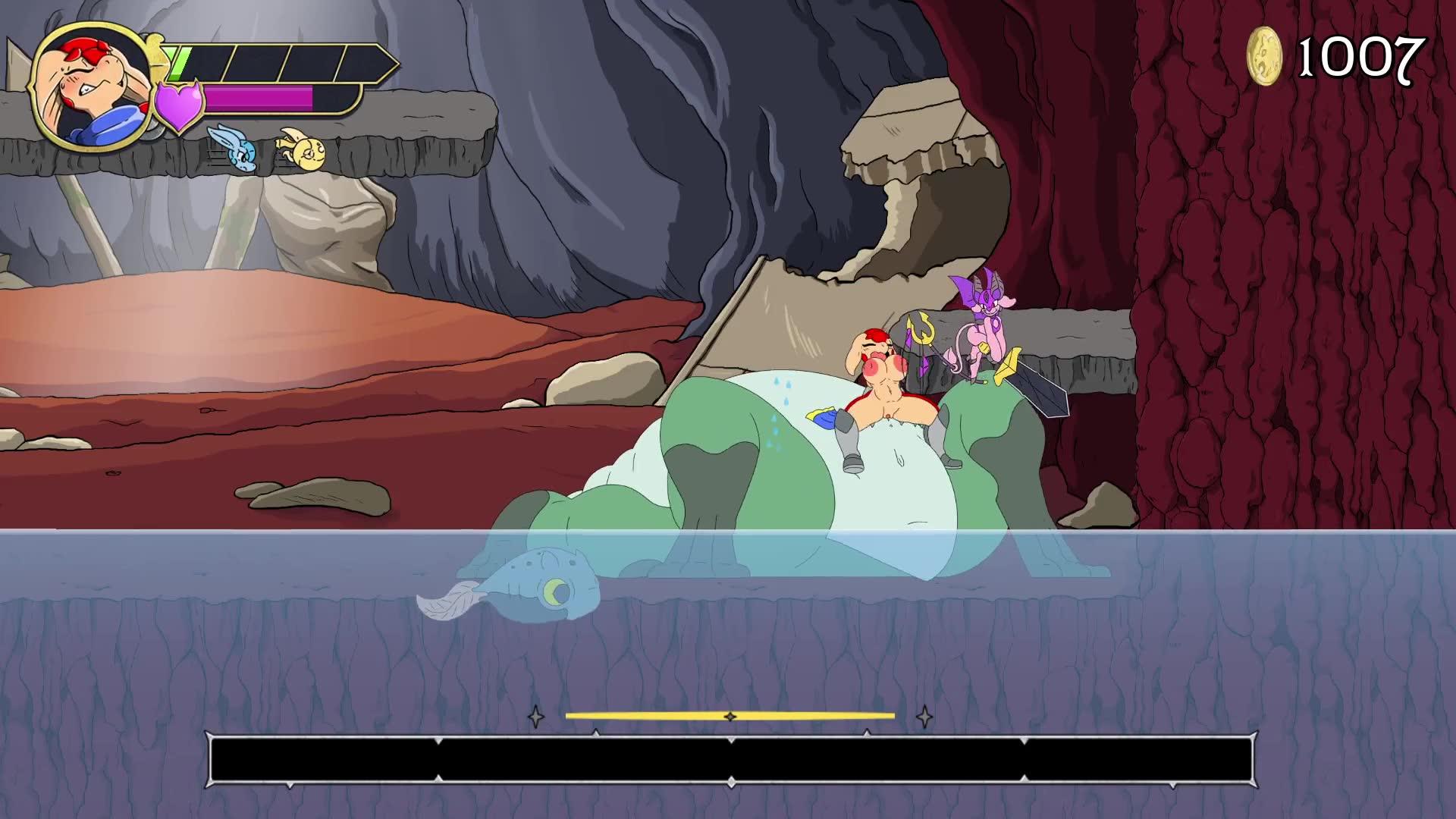Select the blue rabbit companion icon
1456x819 pixels.
[232, 147]
